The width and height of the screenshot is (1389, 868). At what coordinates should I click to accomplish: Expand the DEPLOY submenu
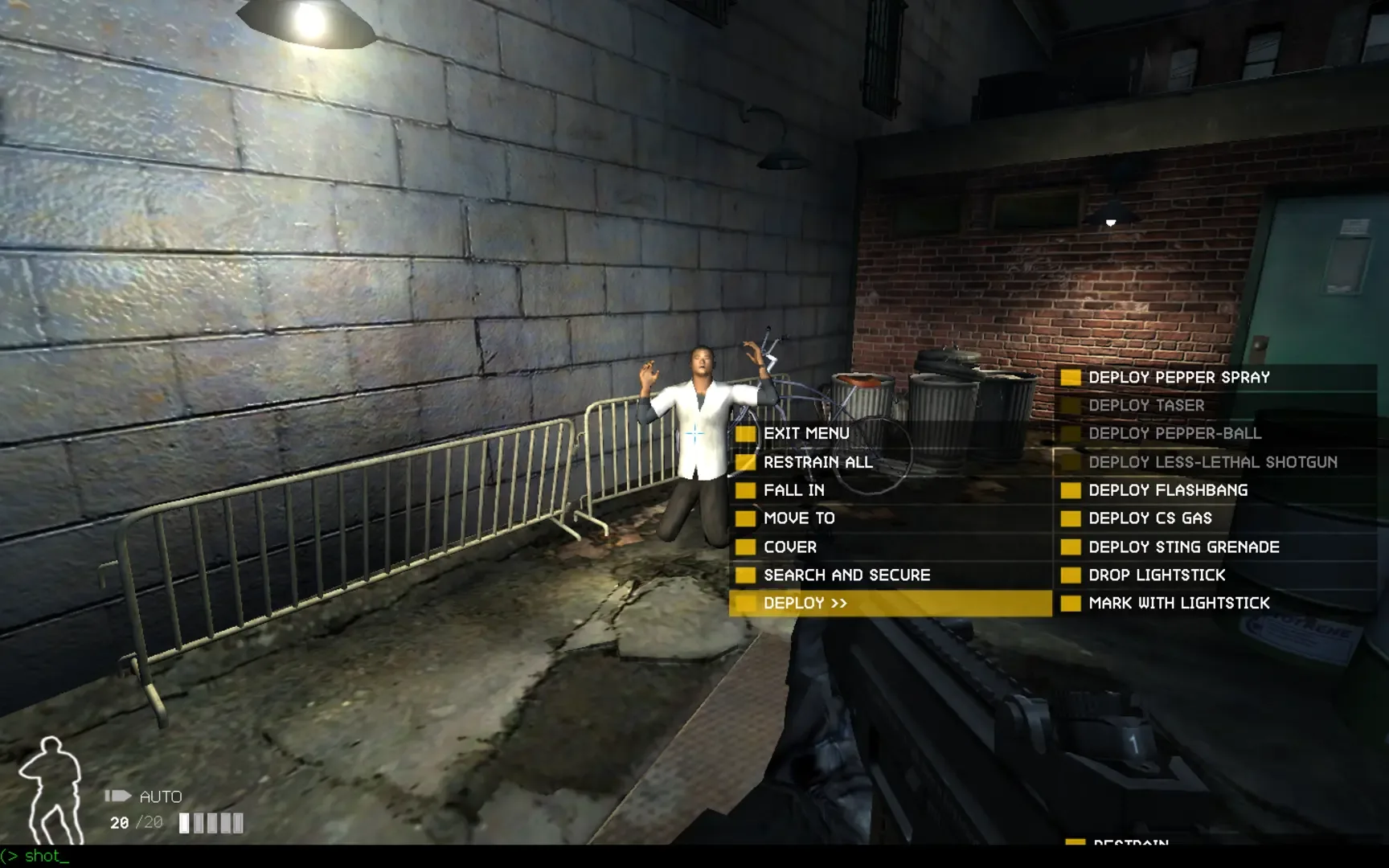click(804, 603)
